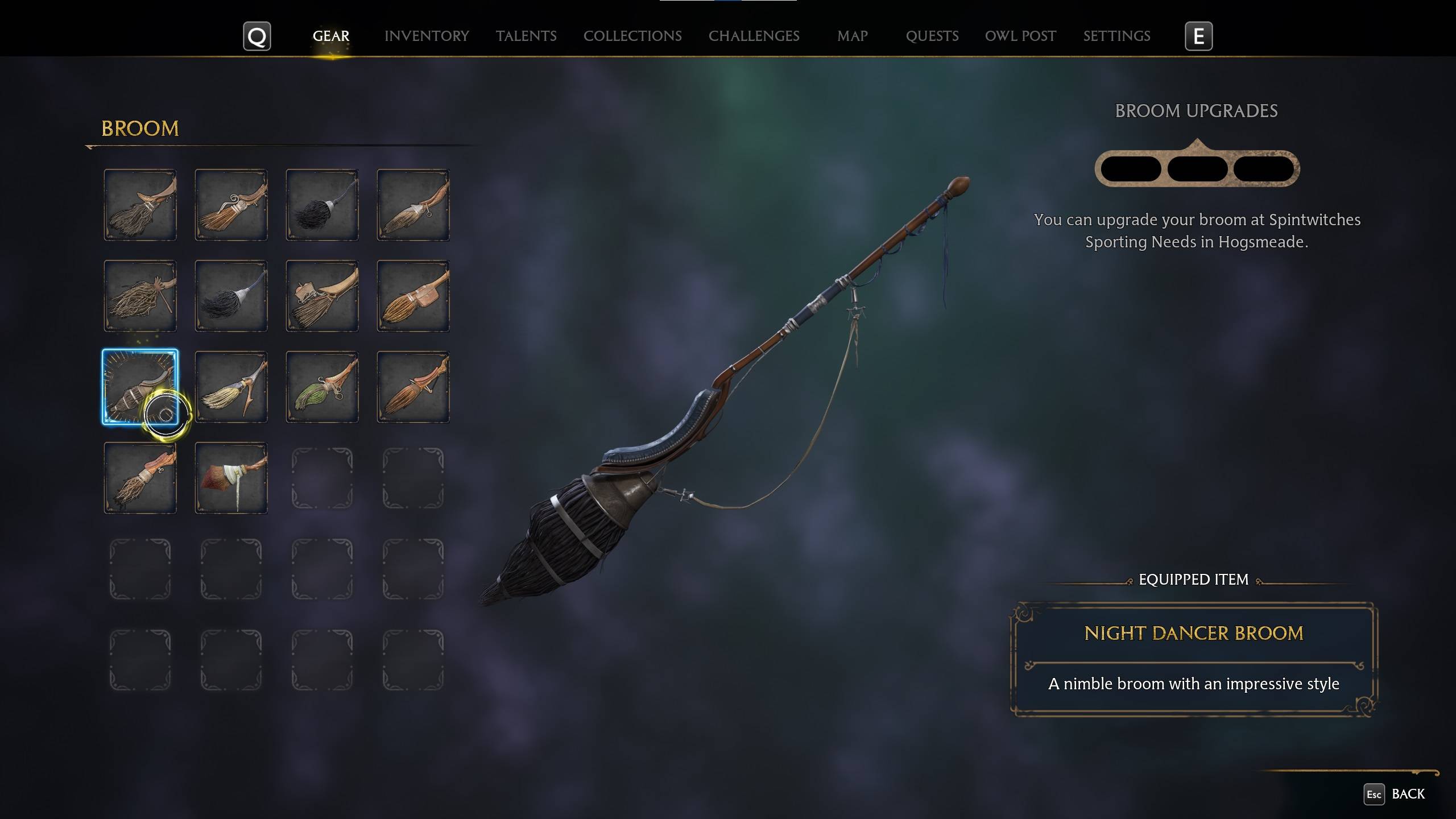Check the Owl Post
The width and height of the screenshot is (1456, 819).
coord(1020,36)
